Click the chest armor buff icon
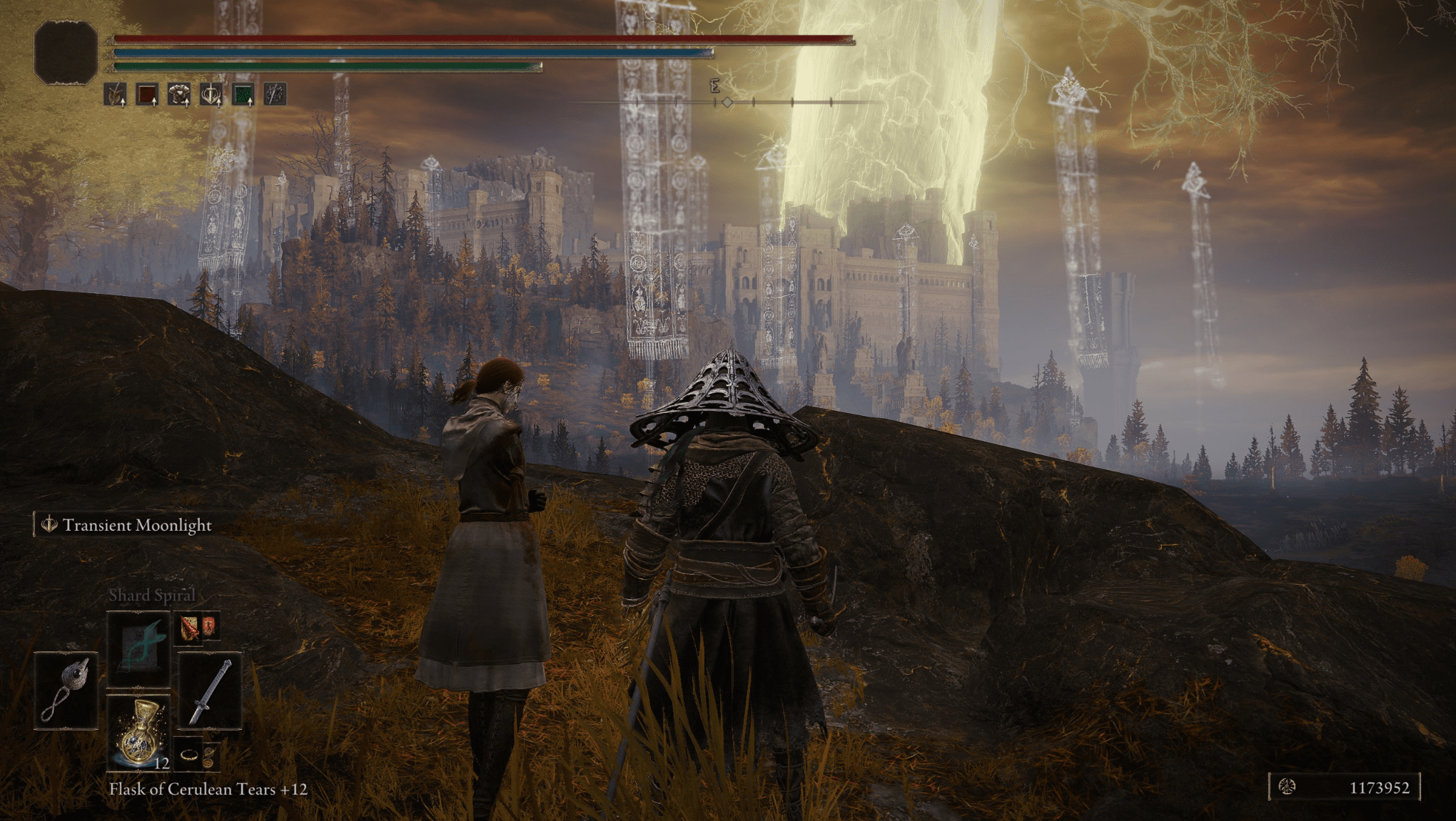 coord(178,94)
